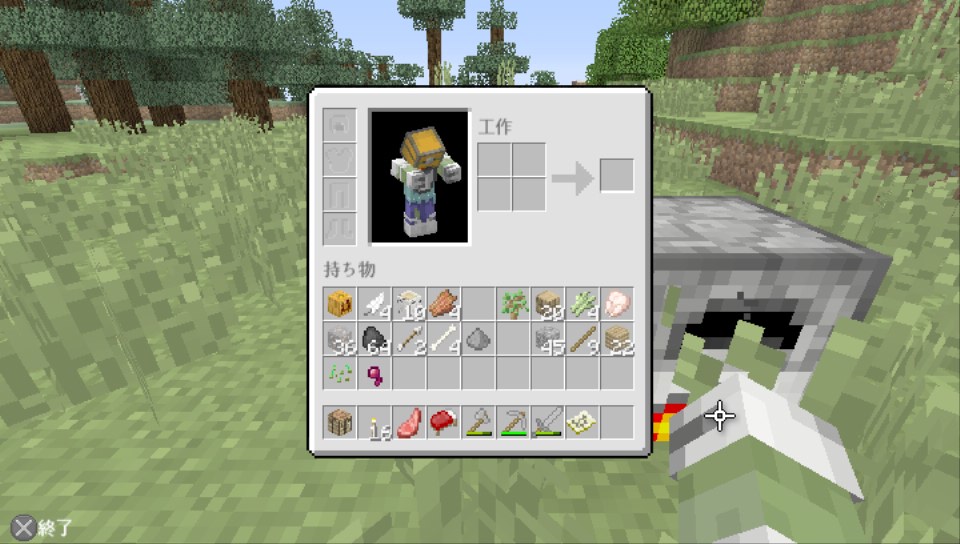Image resolution: width=960 pixels, height=544 pixels.
Task: Select the crafting table in the hotbar
Action: [x=340, y=423]
